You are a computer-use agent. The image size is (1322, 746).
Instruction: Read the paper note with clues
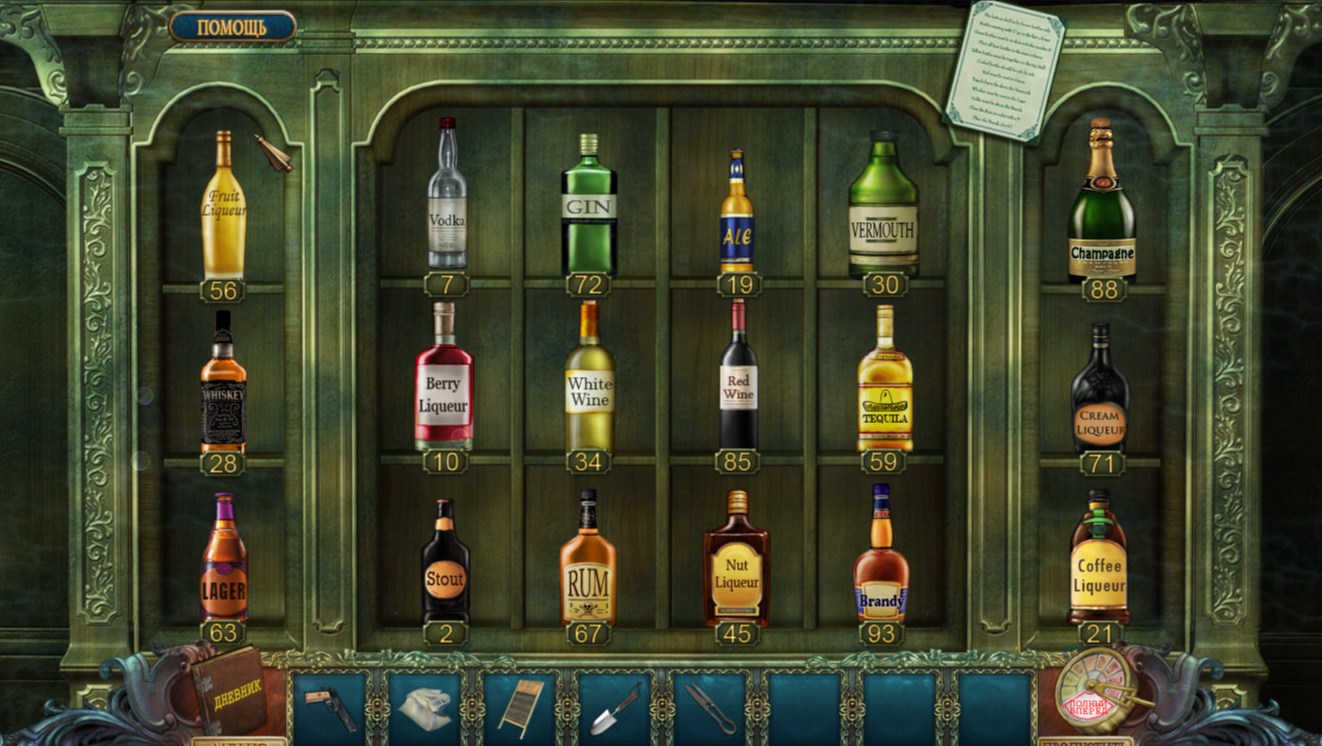click(x=1004, y=71)
